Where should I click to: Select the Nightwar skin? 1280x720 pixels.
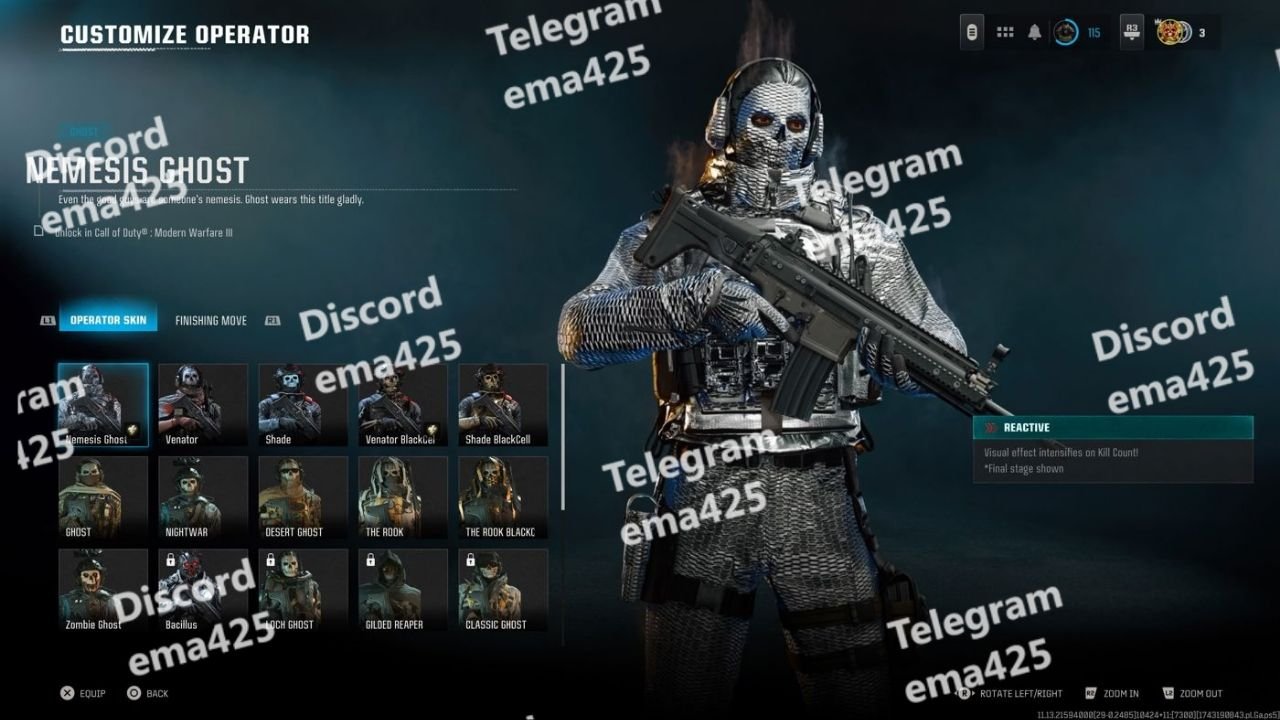pyautogui.click(x=203, y=497)
